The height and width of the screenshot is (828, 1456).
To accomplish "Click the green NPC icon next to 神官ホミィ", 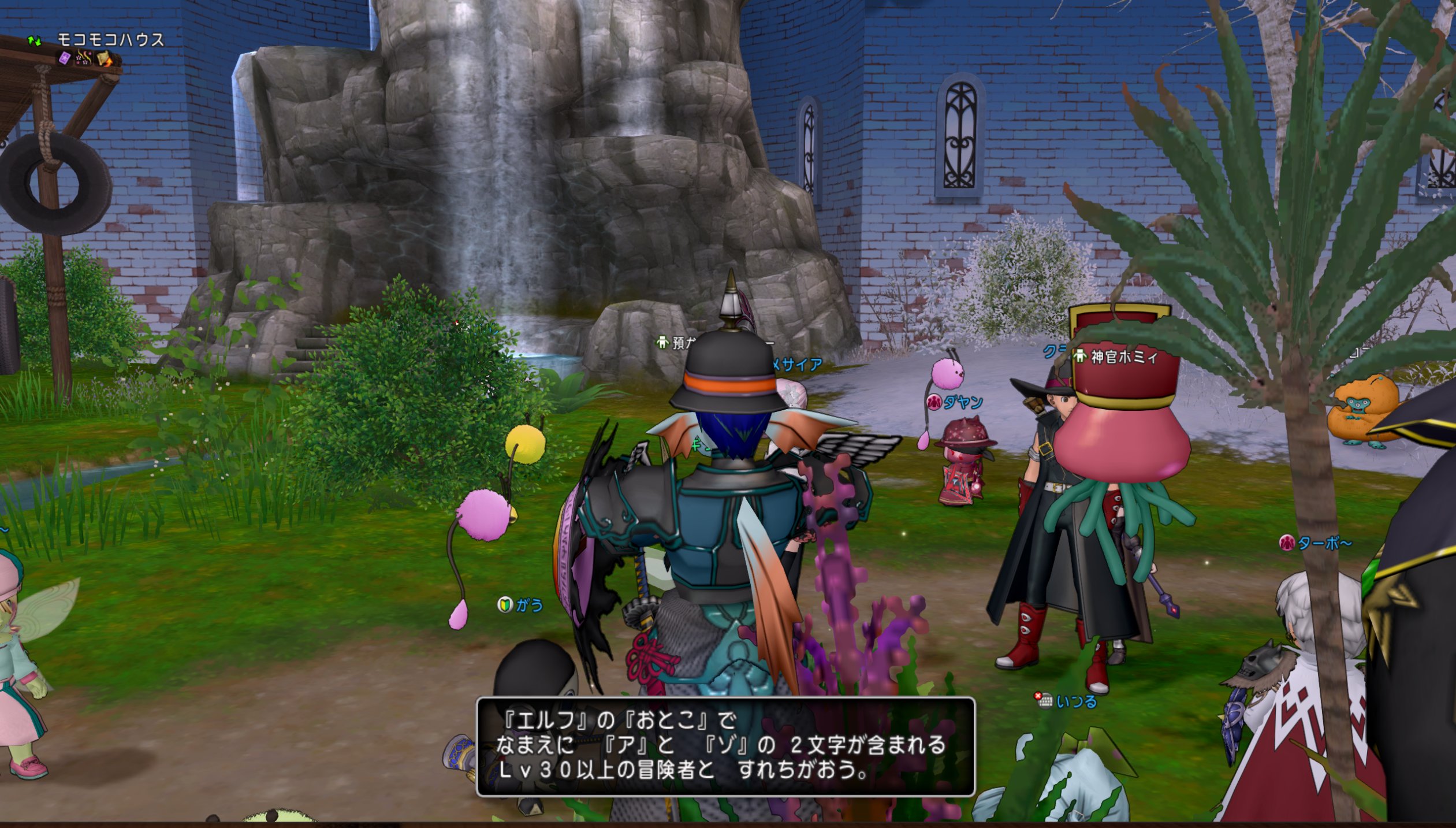I will click(1080, 357).
